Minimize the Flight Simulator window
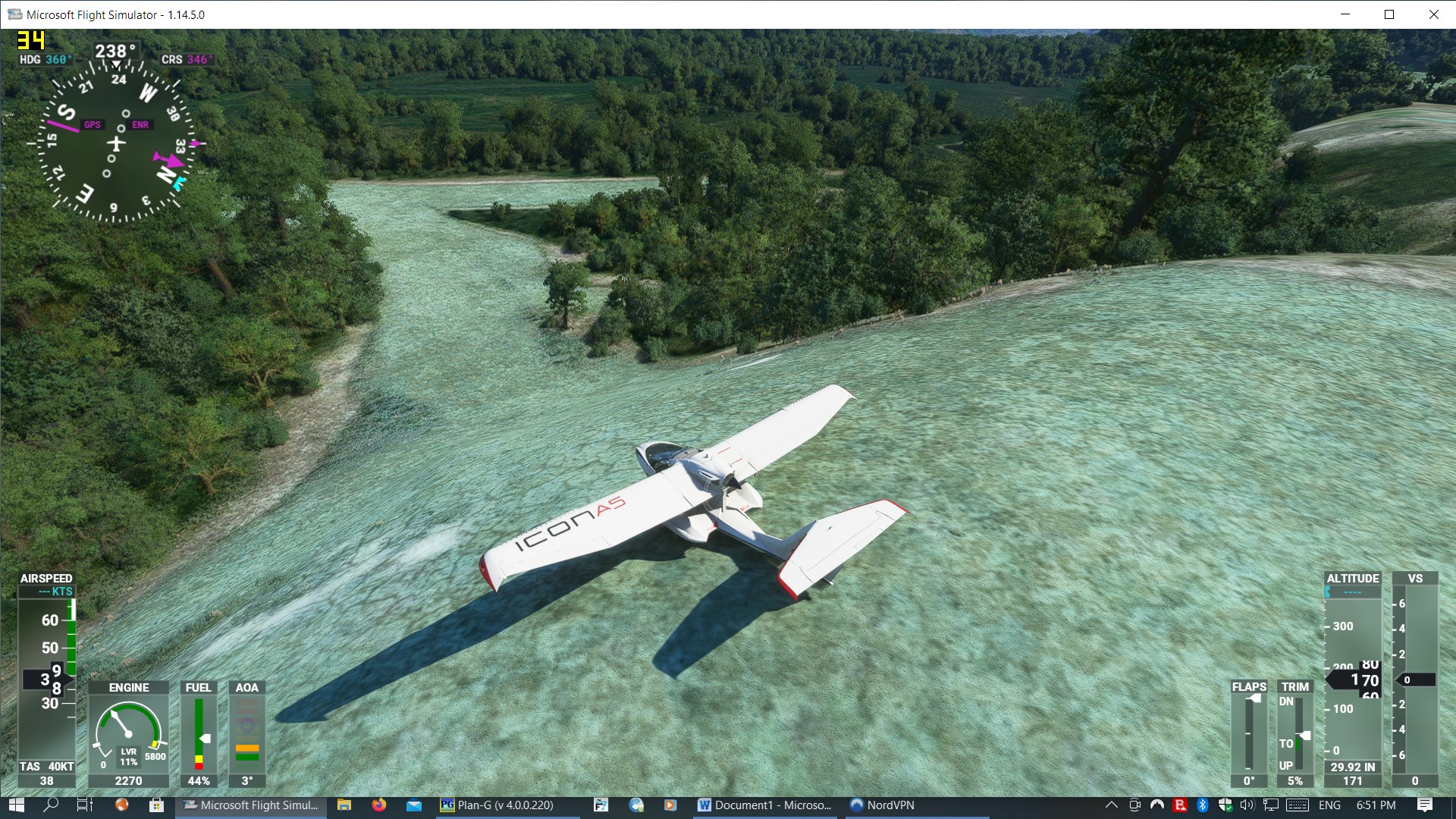 pyautogui.click(x=1345, y=14)
